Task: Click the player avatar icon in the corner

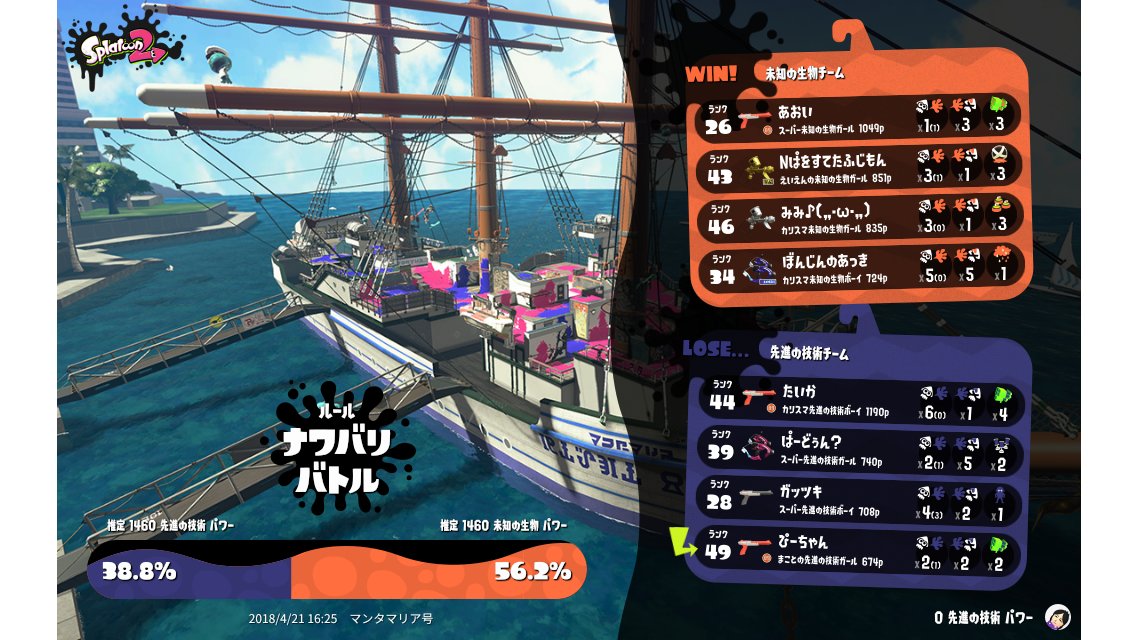Action: 1056,617
